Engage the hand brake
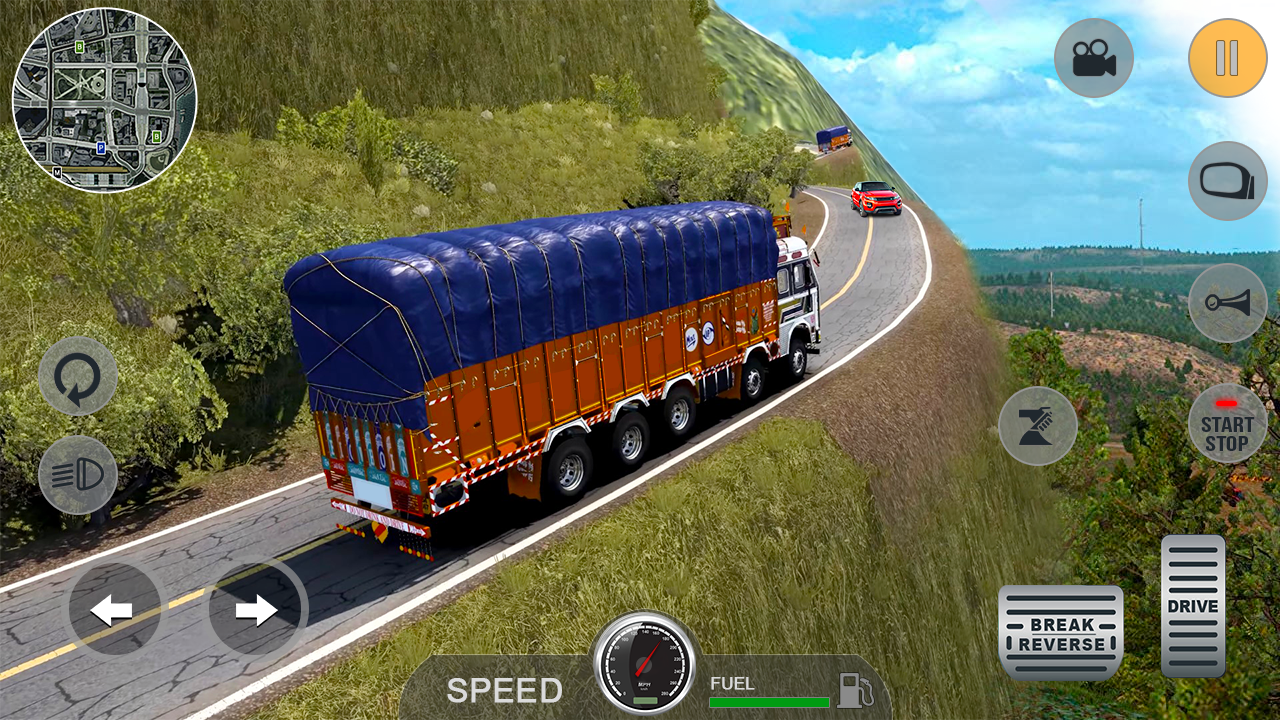This screenshot has width=1280, height=720. [x=1038, y=425]
